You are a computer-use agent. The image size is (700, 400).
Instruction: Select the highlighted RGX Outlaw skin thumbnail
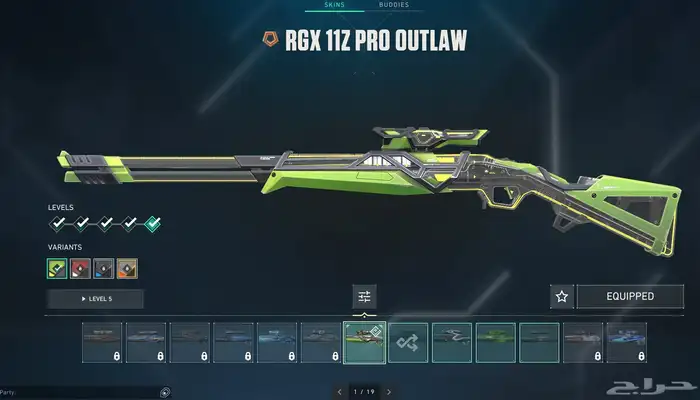coord(364,342)
